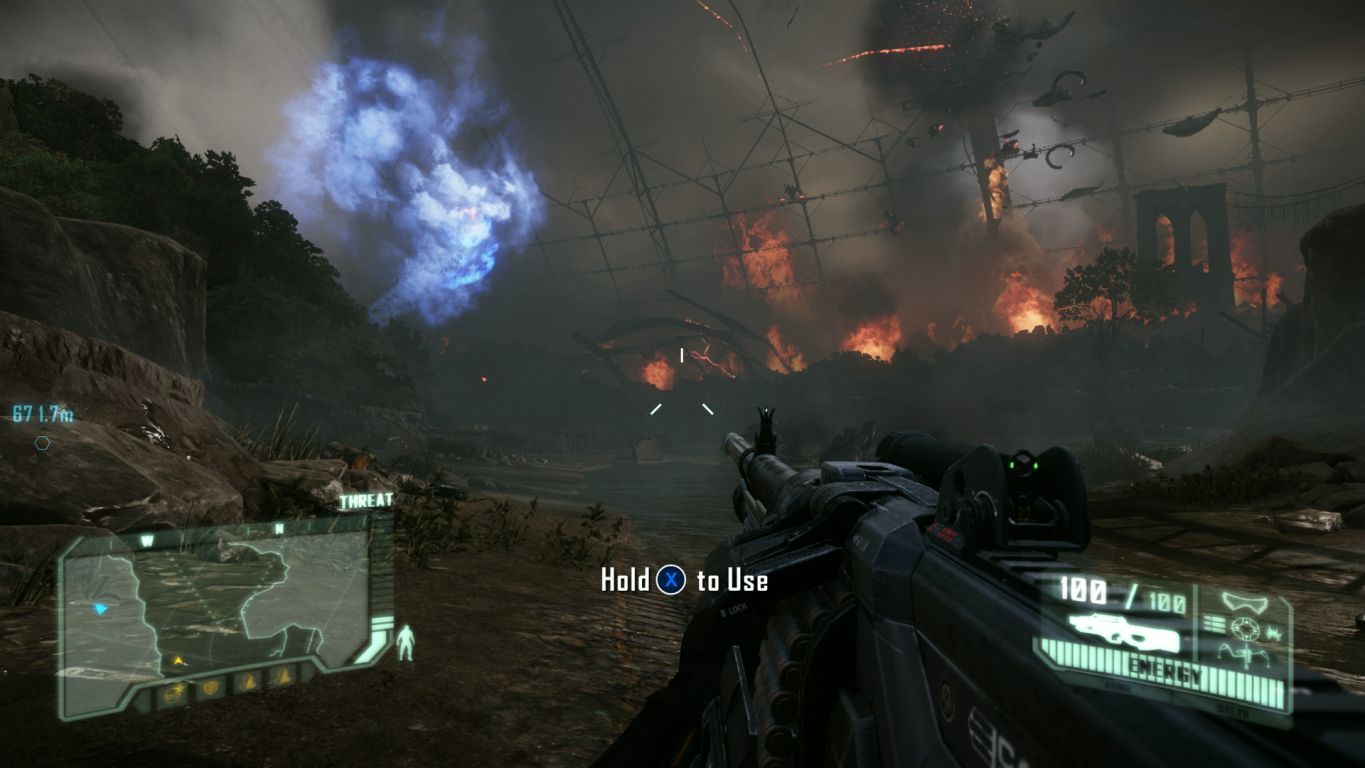Select the weapon silhouette icon in the ammo HUD

coord(1123,632)
